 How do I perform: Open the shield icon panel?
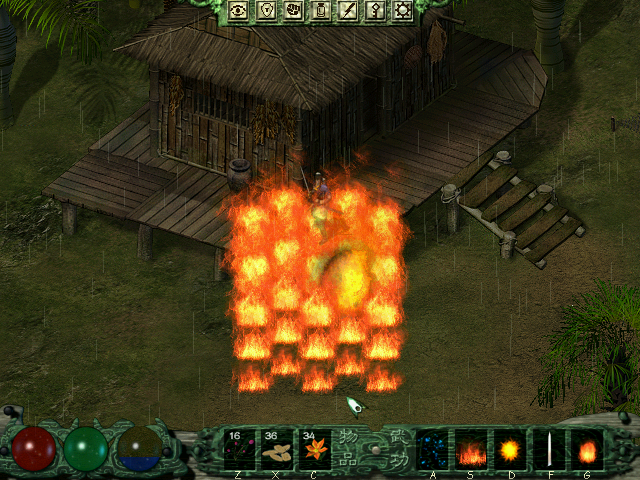(x=267, y=11)
